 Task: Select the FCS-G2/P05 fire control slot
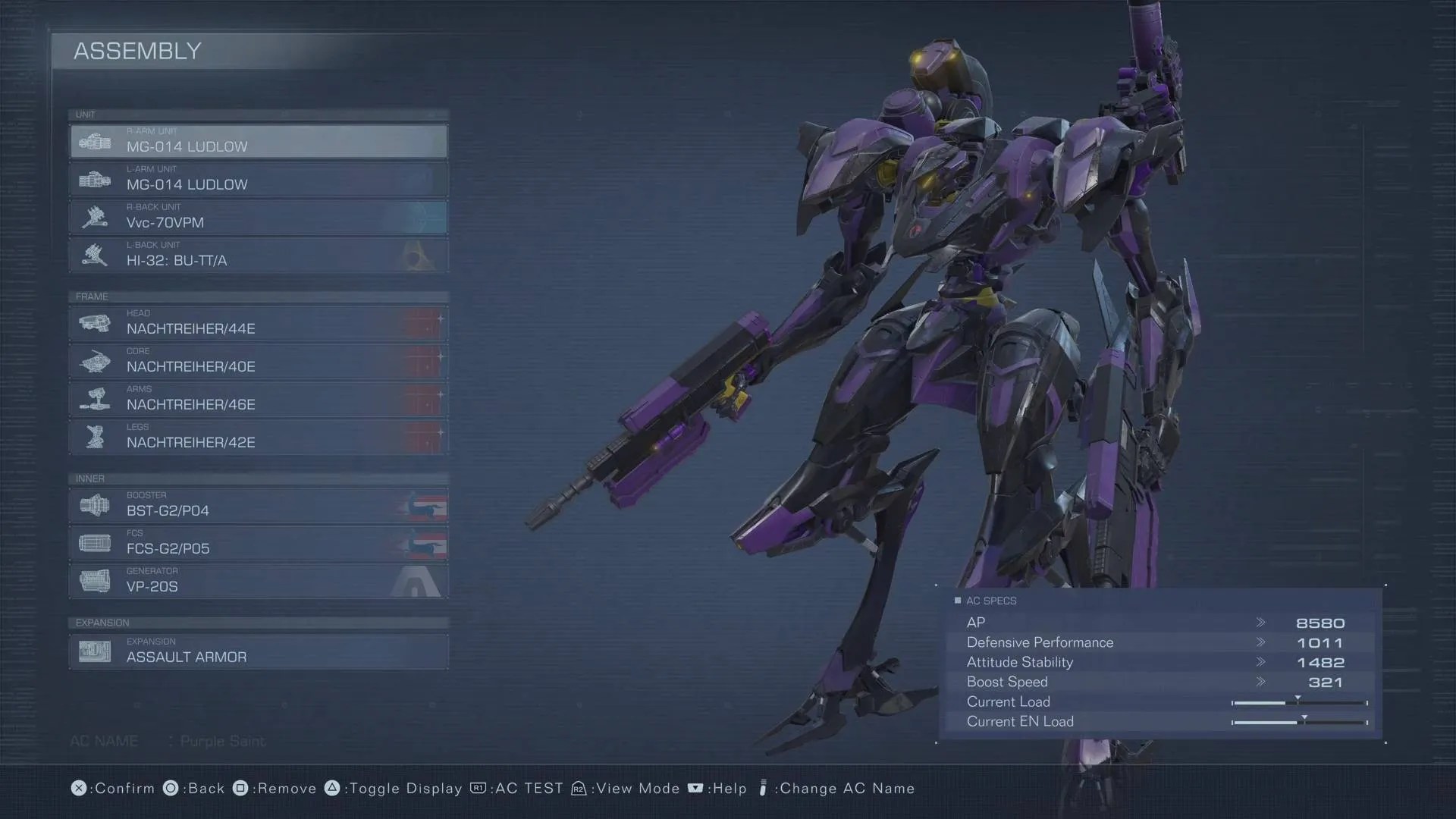tap(258, 544)
